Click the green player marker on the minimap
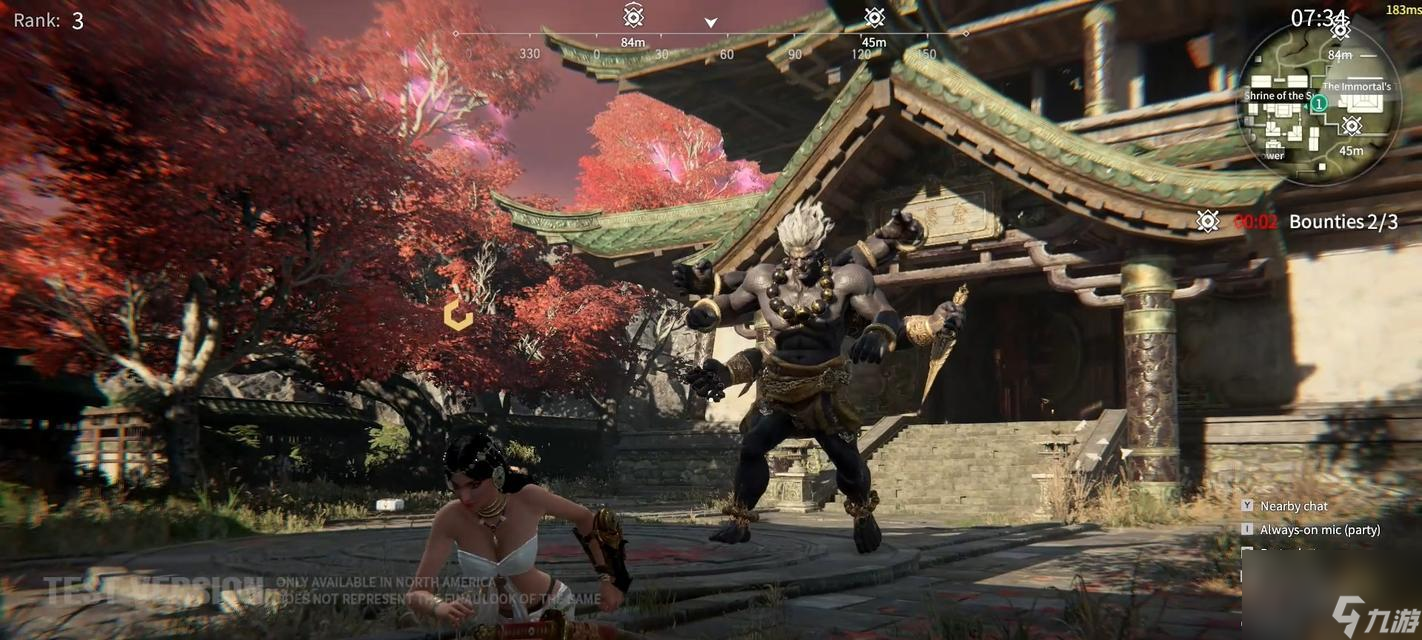This screenshot has height=640, width=1422. [x=1319, y=103]
